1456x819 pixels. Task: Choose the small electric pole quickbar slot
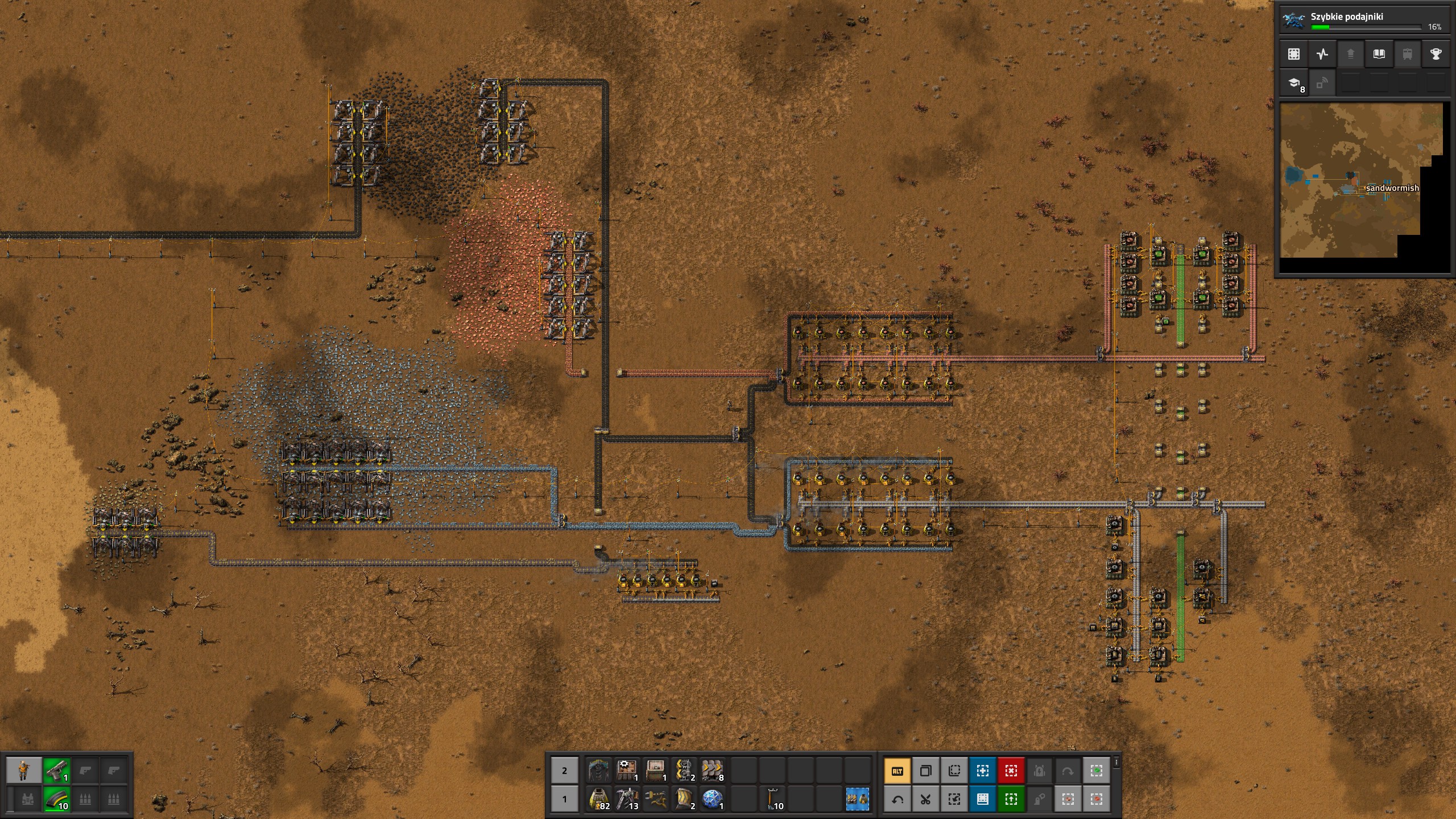(772, 799)
